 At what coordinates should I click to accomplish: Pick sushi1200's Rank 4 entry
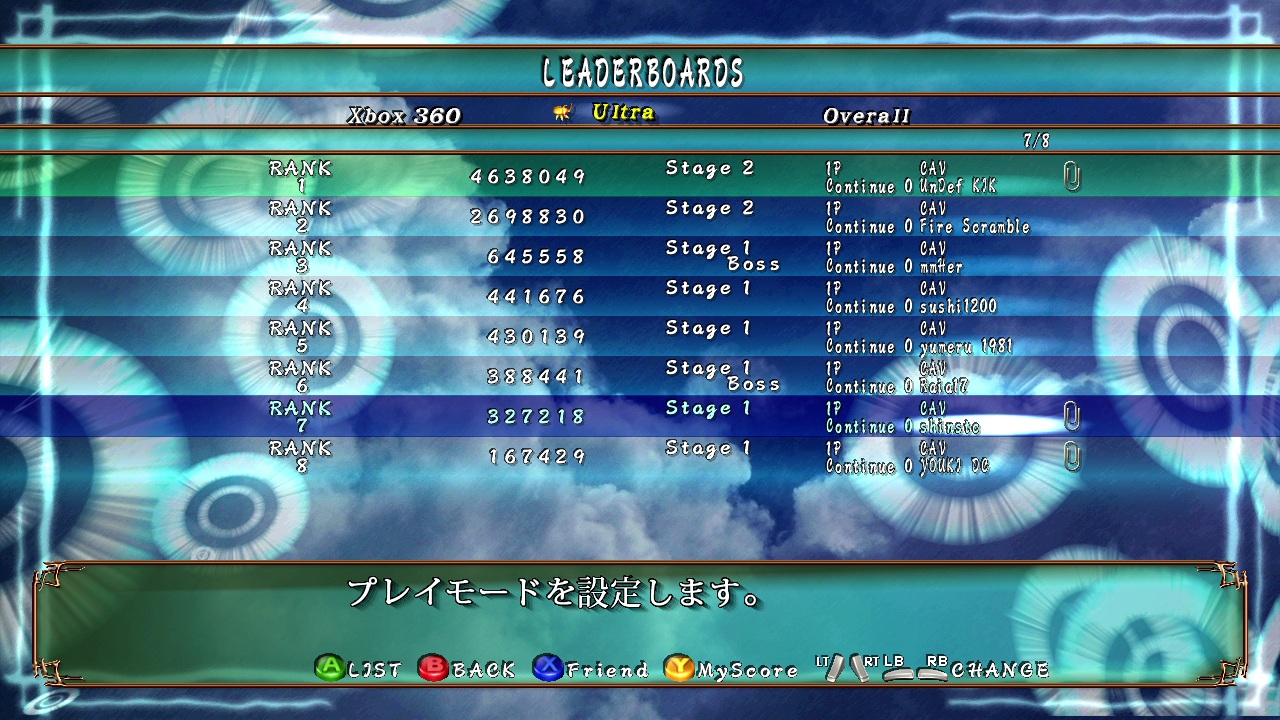[640, 297]
